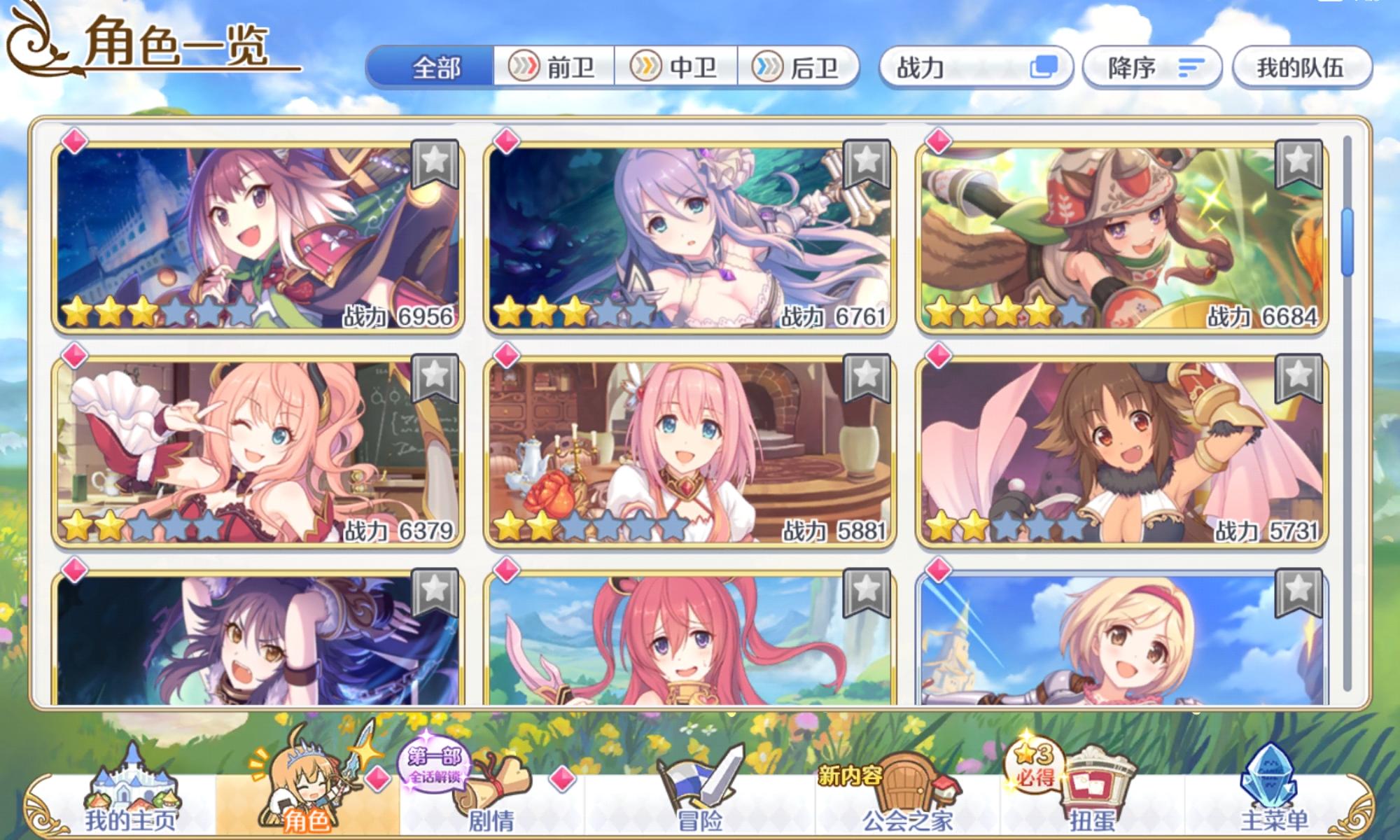Click the copy icon beside 战力 sort field
This screenshot has width=1400, height=840.
[1044, 67]
